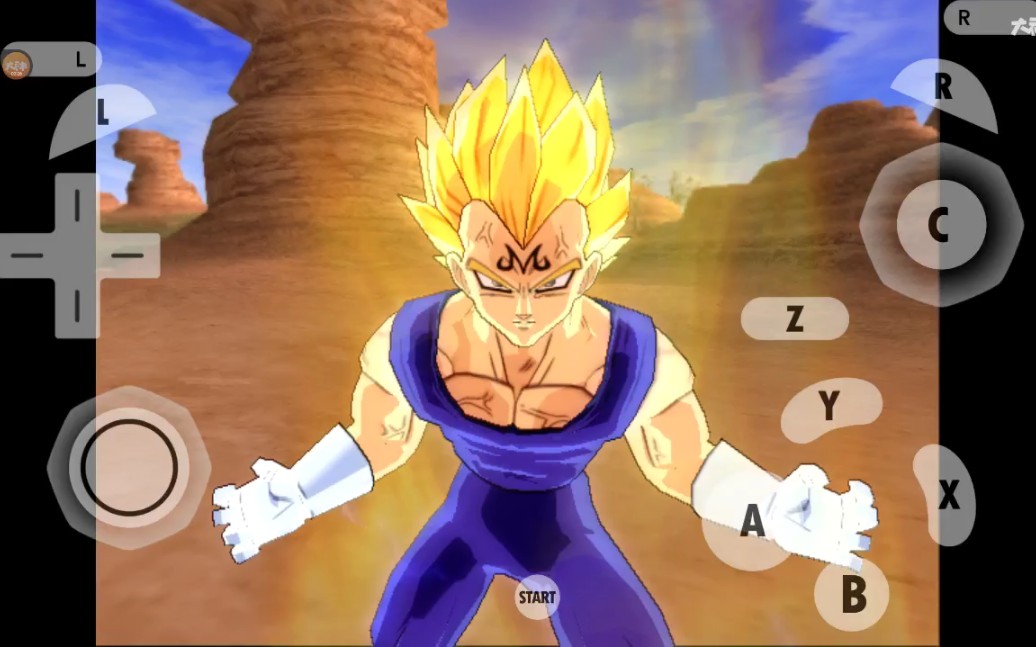Tap the Y touch button

point(830,408)
